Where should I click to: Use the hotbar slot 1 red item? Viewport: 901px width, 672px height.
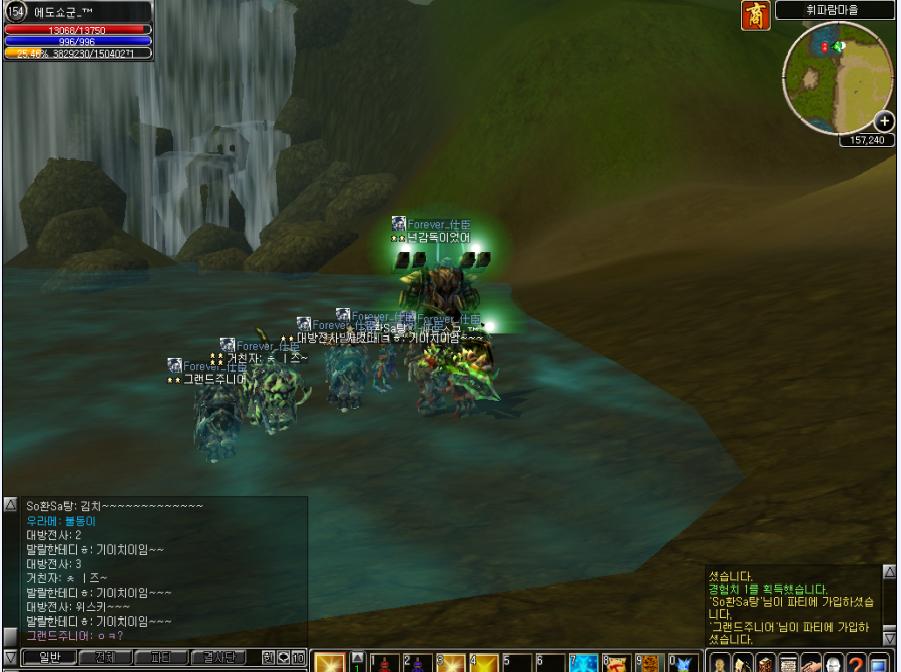(386, 662)
